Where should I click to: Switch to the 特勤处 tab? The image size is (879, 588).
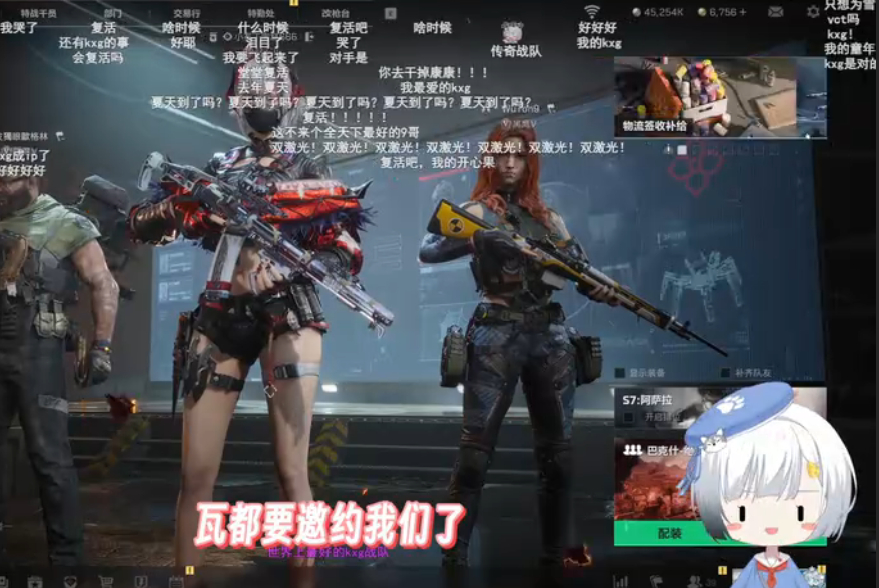(x=261, y=13)
